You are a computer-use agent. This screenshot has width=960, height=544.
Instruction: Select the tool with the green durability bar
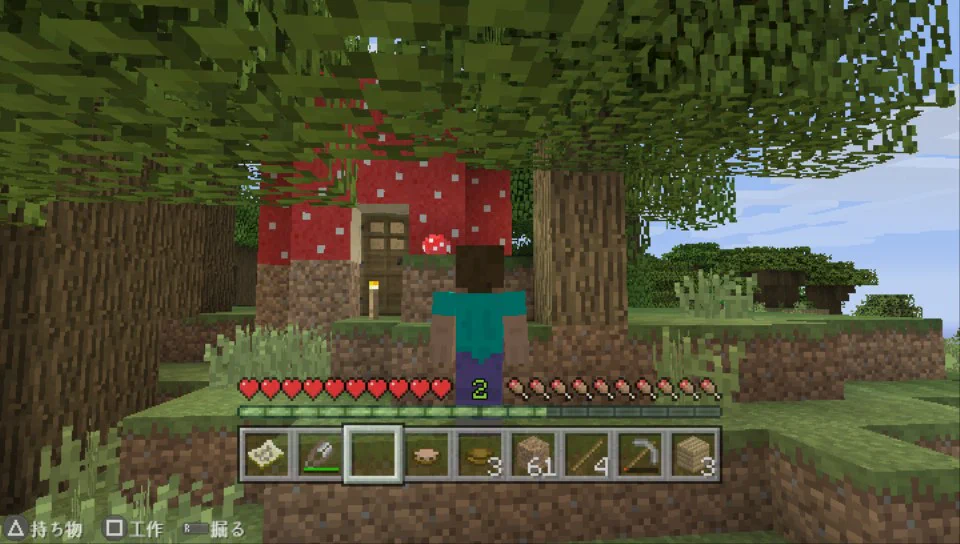click(x=319, y=455)
